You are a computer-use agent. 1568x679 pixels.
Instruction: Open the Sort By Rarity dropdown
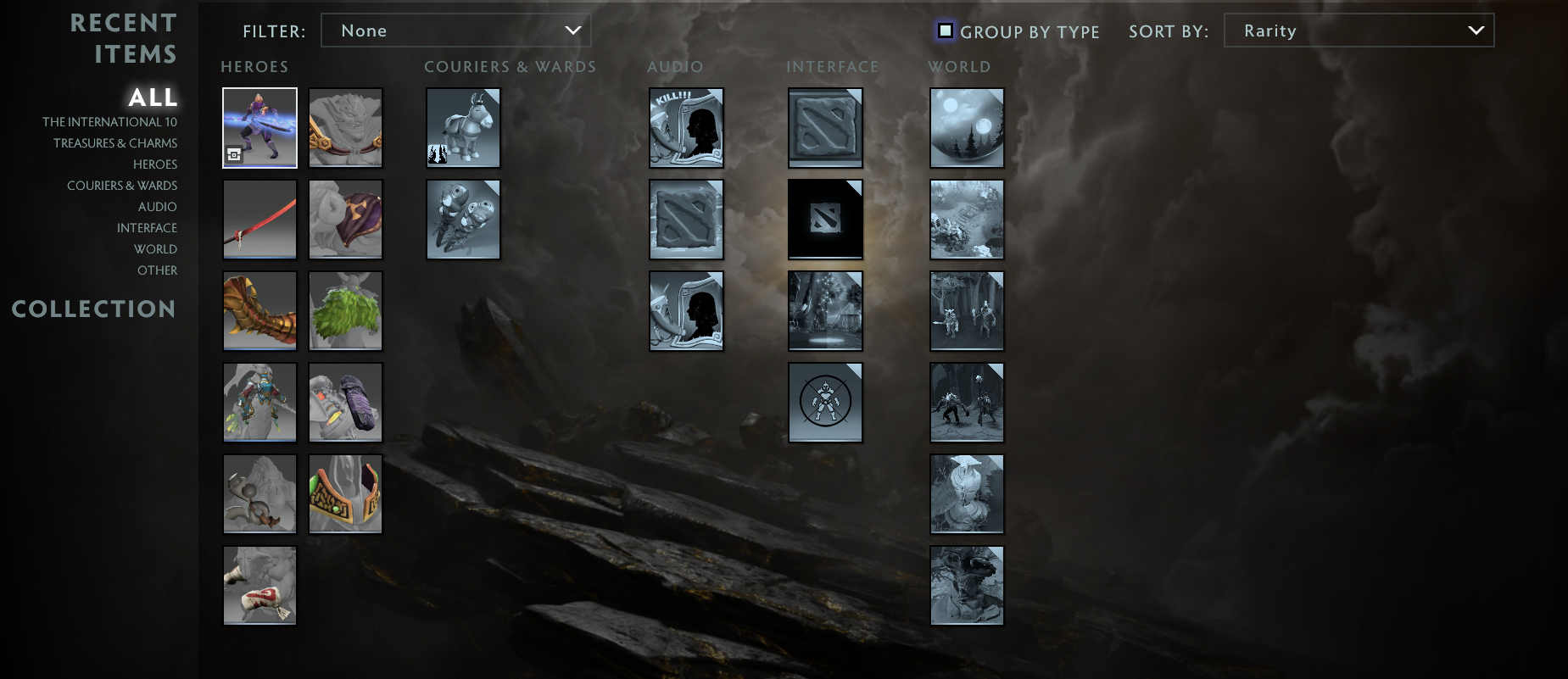pos(1359,30)
